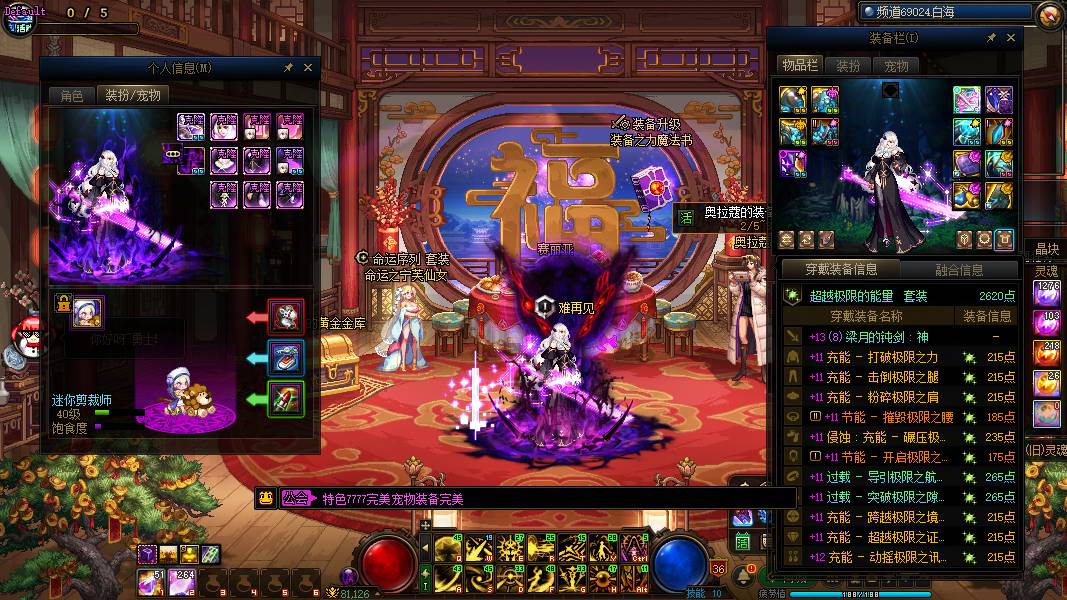Screen dimensions: 1067x600
Task: Select the 装扮/宠物 avatar and pet tab
Action: click(133, 96)
